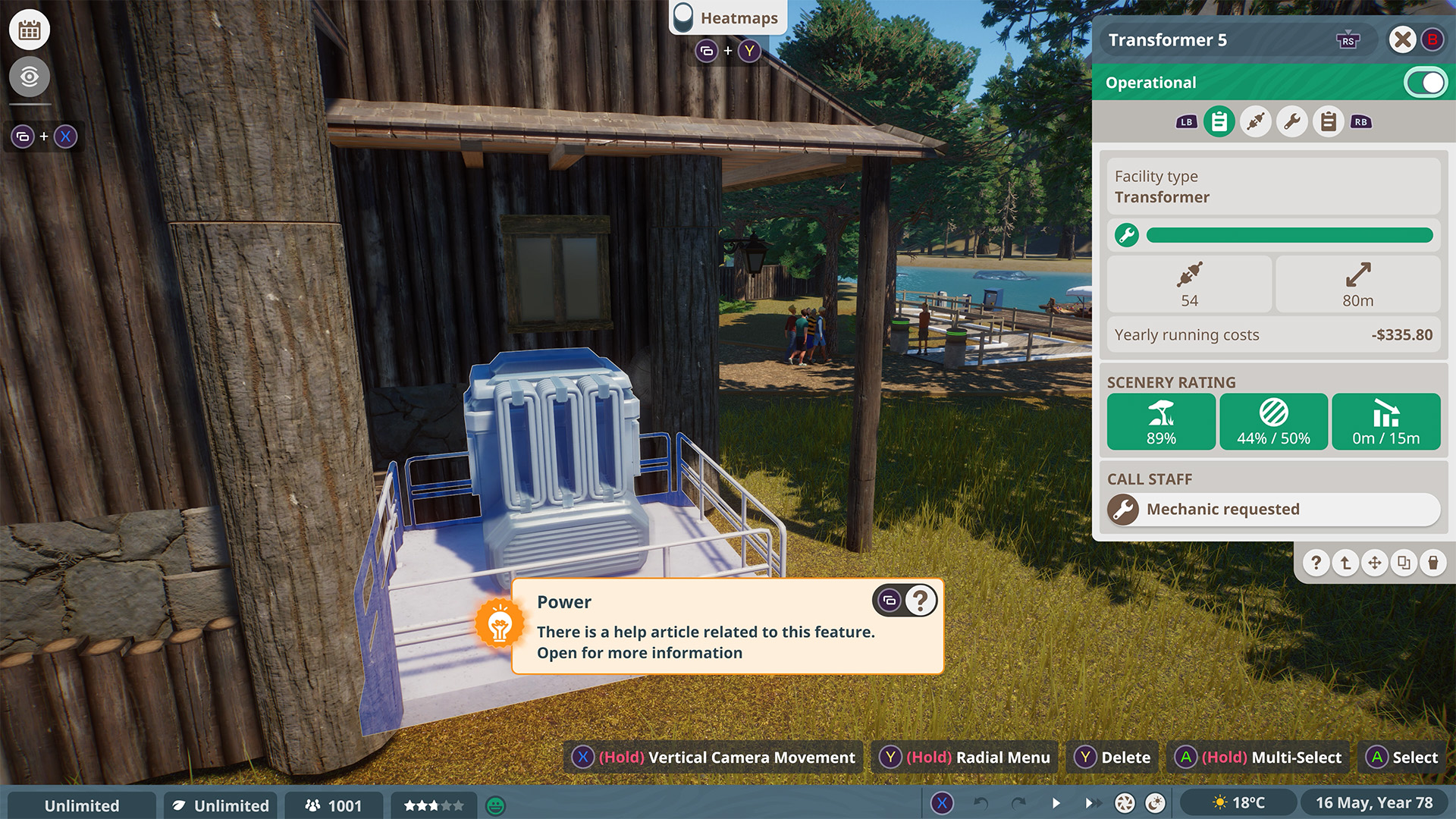
Task: Click the plant scenery rating tile showing 89%
Action: coord(1161,422)
